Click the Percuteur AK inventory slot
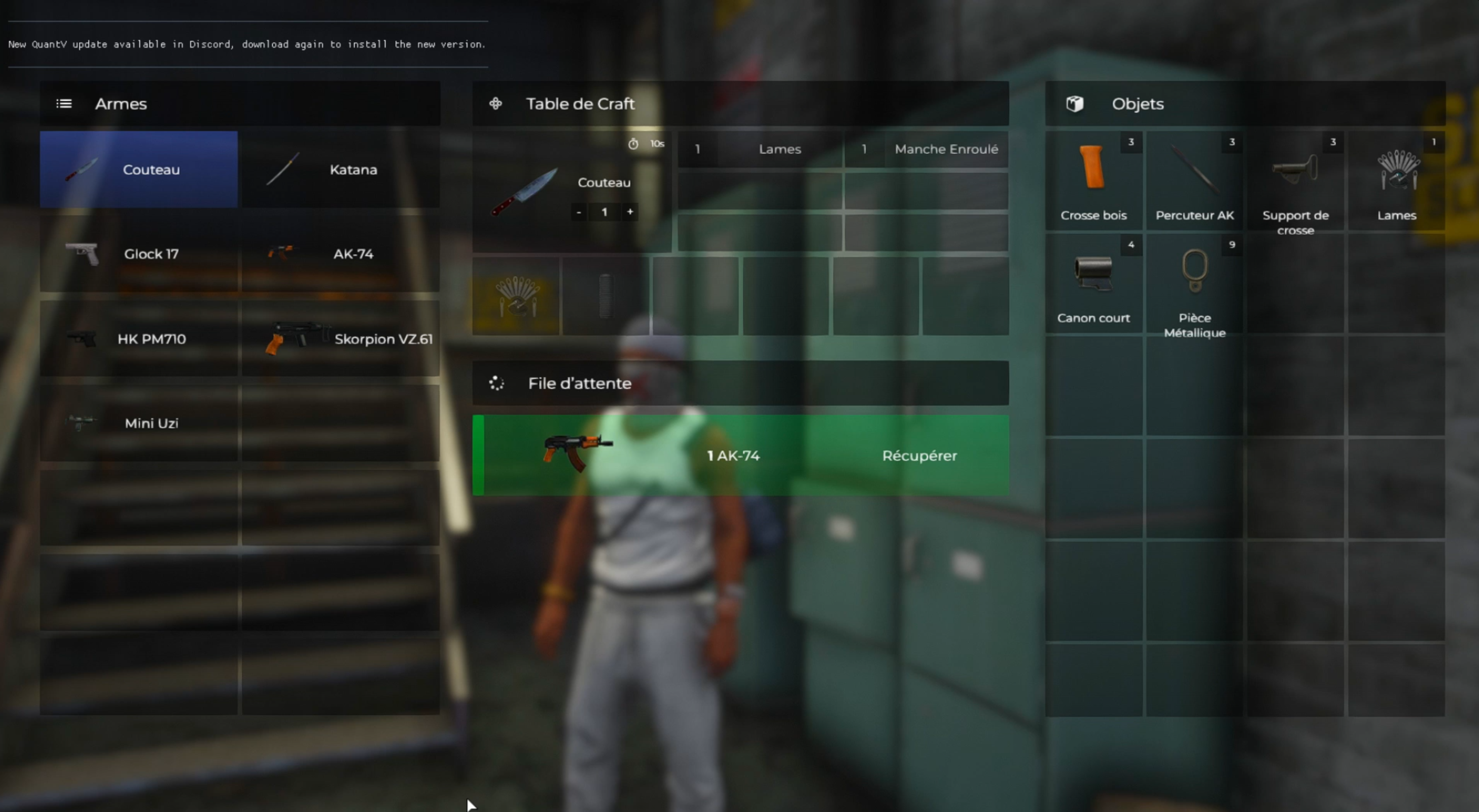The image size is (1479, 812). [x=1194, y=181]
